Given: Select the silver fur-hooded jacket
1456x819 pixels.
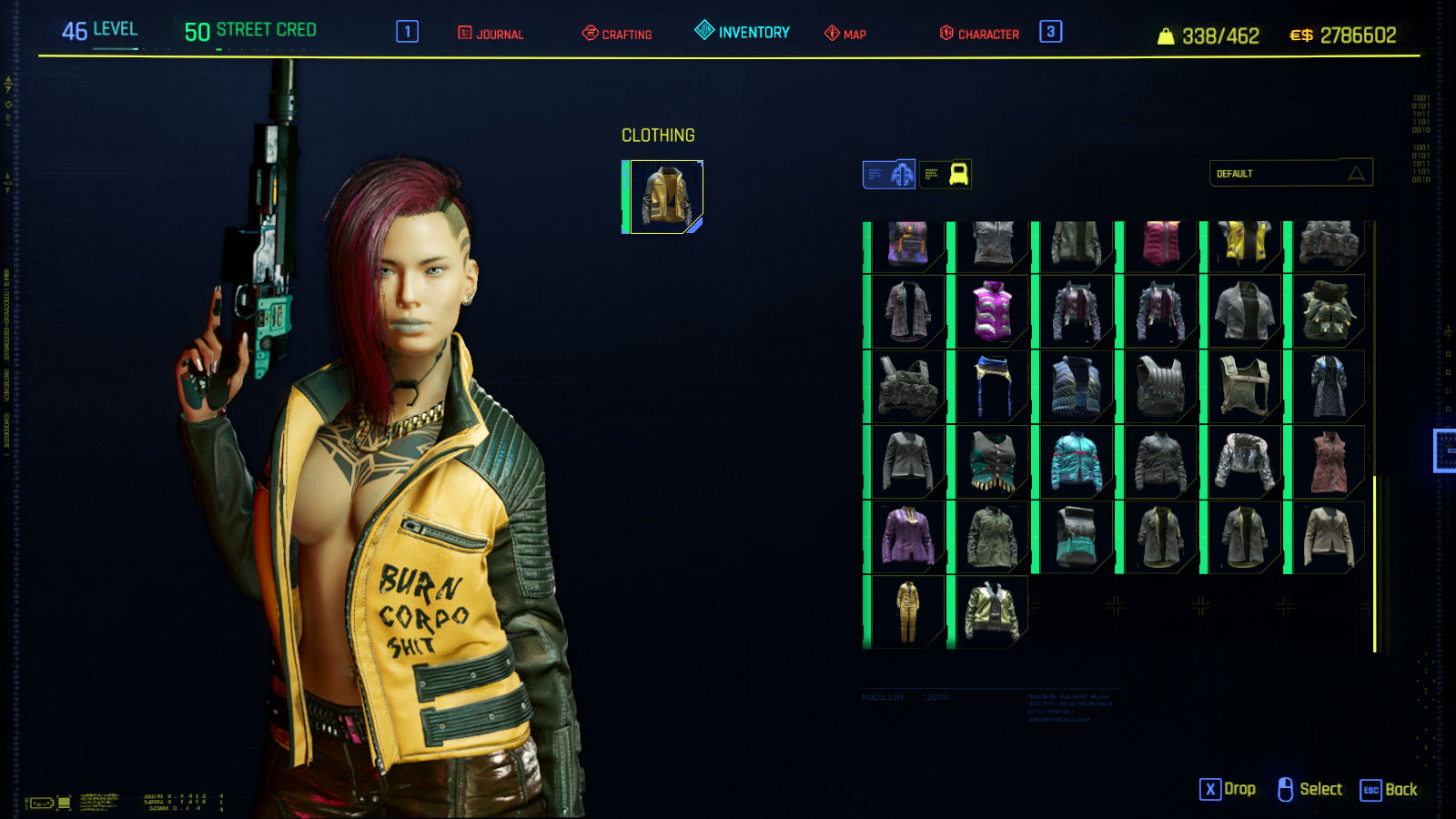Looking at the screenshot, I should pyautogui.click(x=1244, y=462).
